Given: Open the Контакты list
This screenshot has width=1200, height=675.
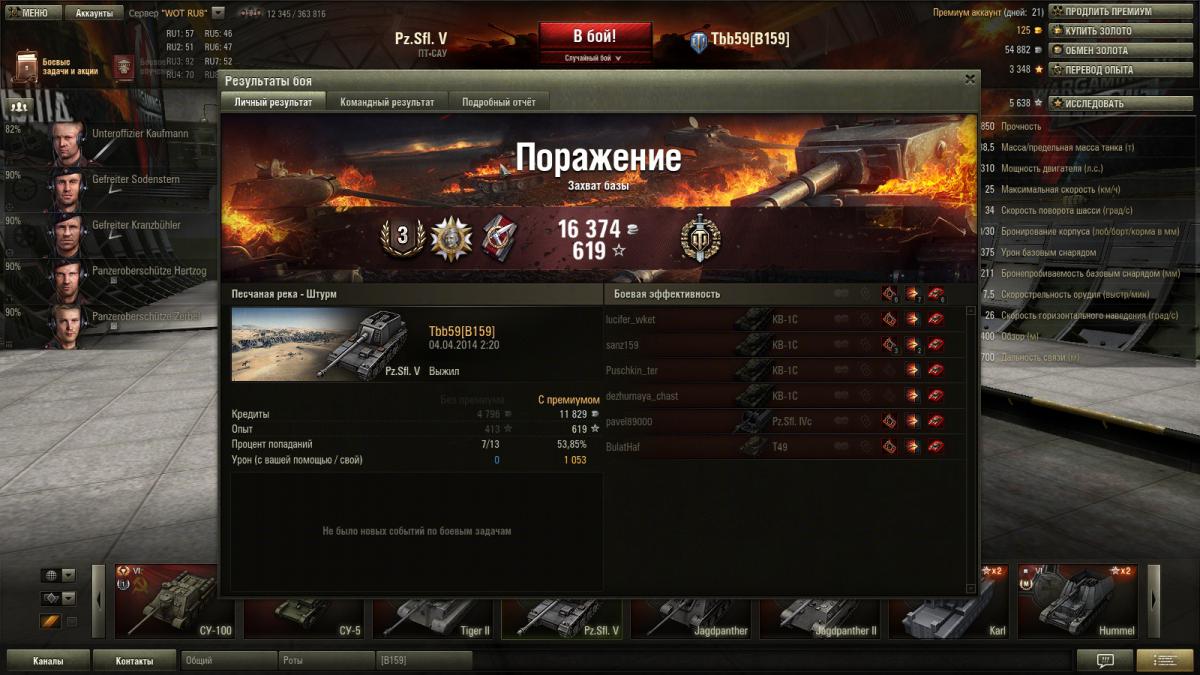Looking at the screenshot, I should (x=134, y=661).
